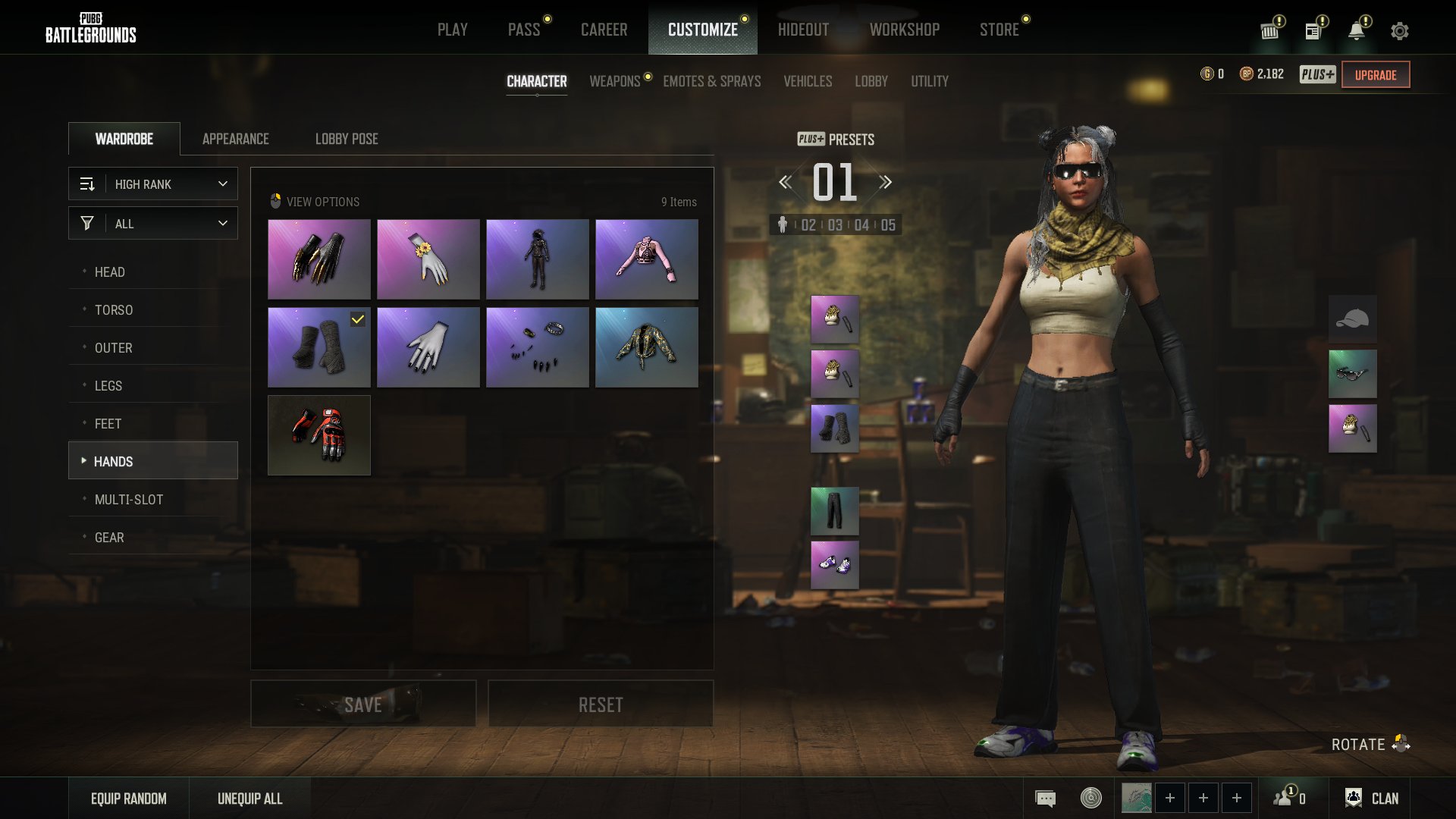Open the settings gear icon

click(1400, 31)
